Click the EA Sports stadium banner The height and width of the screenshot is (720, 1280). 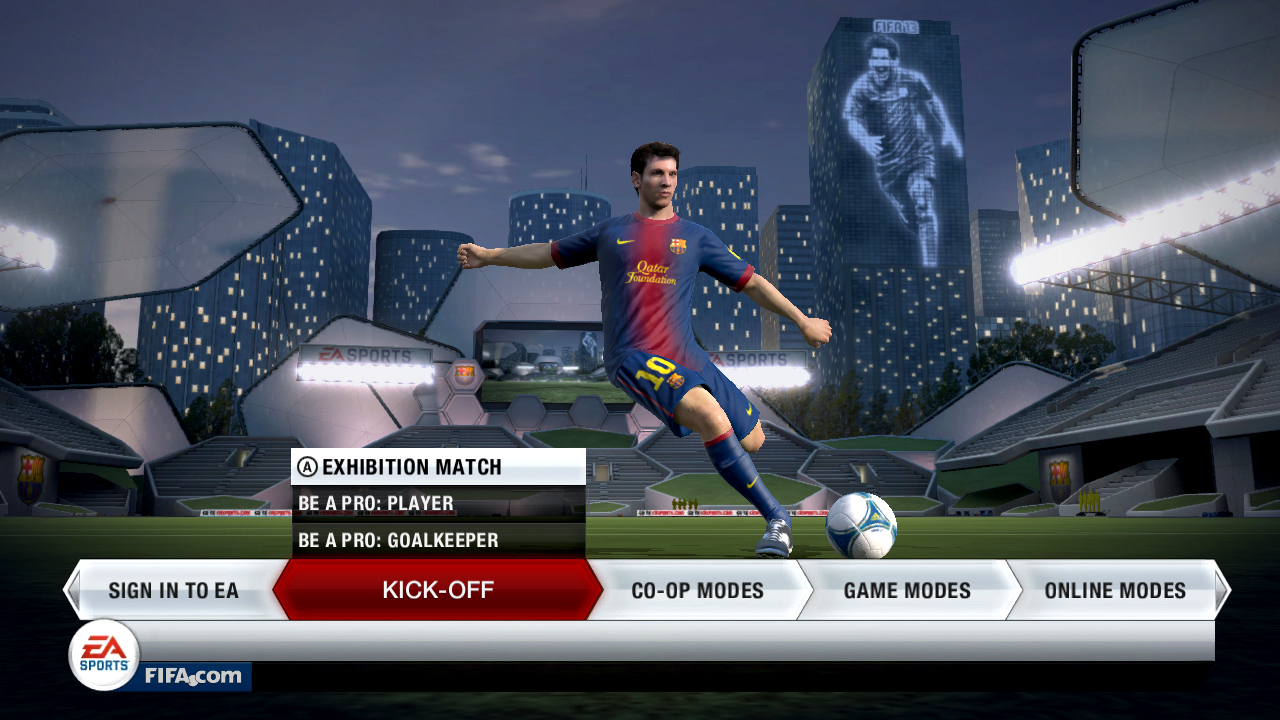[367, 355]
